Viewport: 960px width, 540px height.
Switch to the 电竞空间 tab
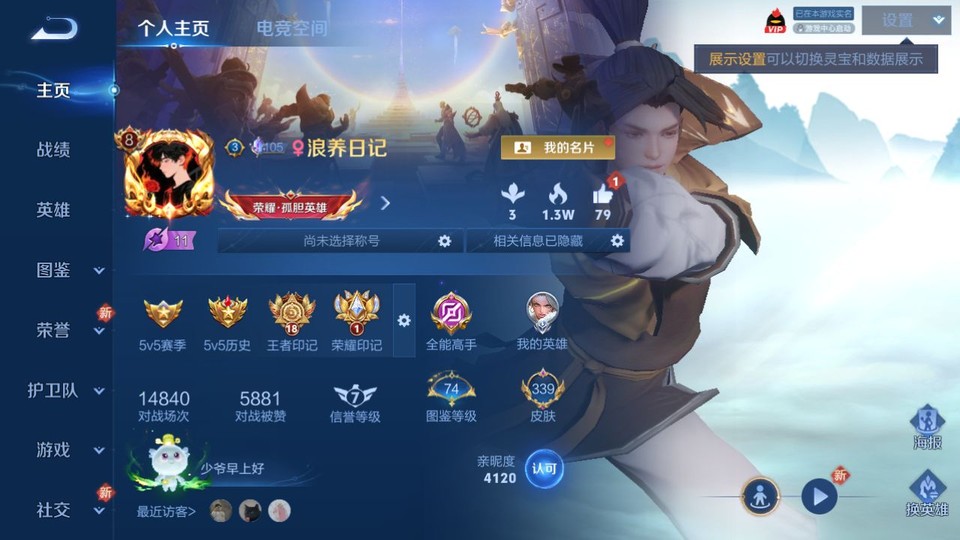click(x=291, y=28)
